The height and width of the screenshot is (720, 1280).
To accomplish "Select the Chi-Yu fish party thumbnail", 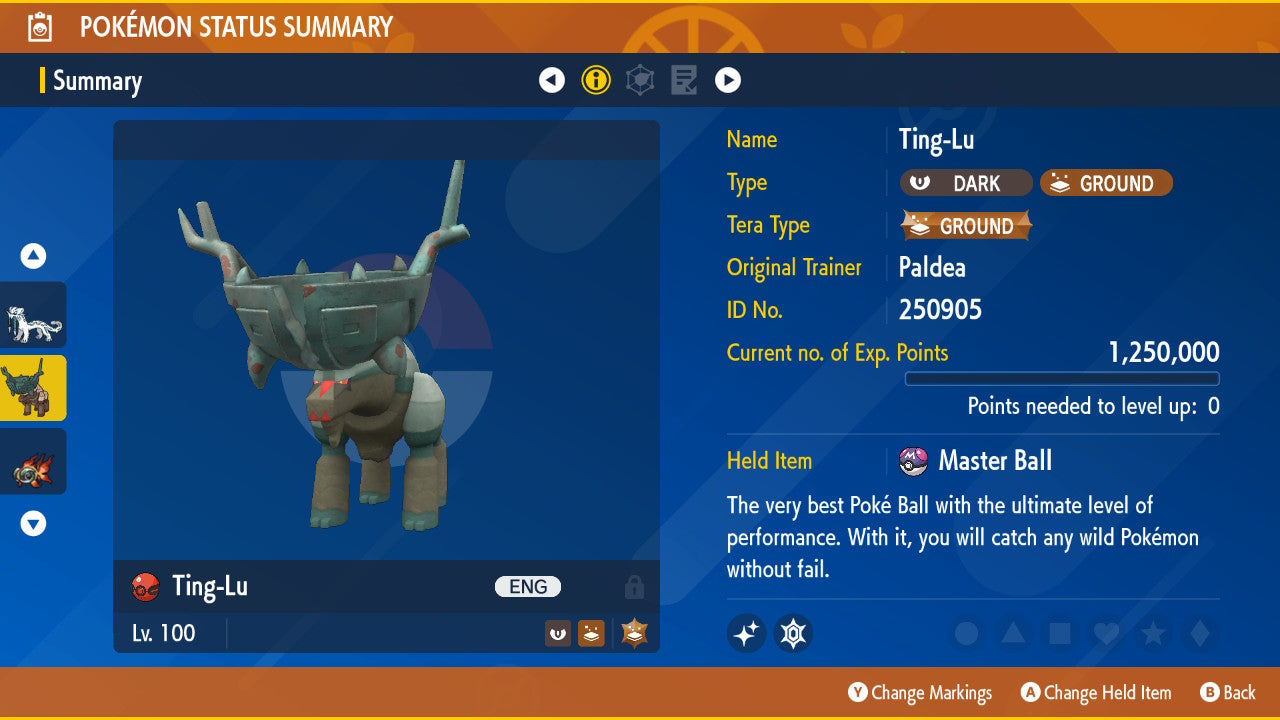I will pos(33,461).
